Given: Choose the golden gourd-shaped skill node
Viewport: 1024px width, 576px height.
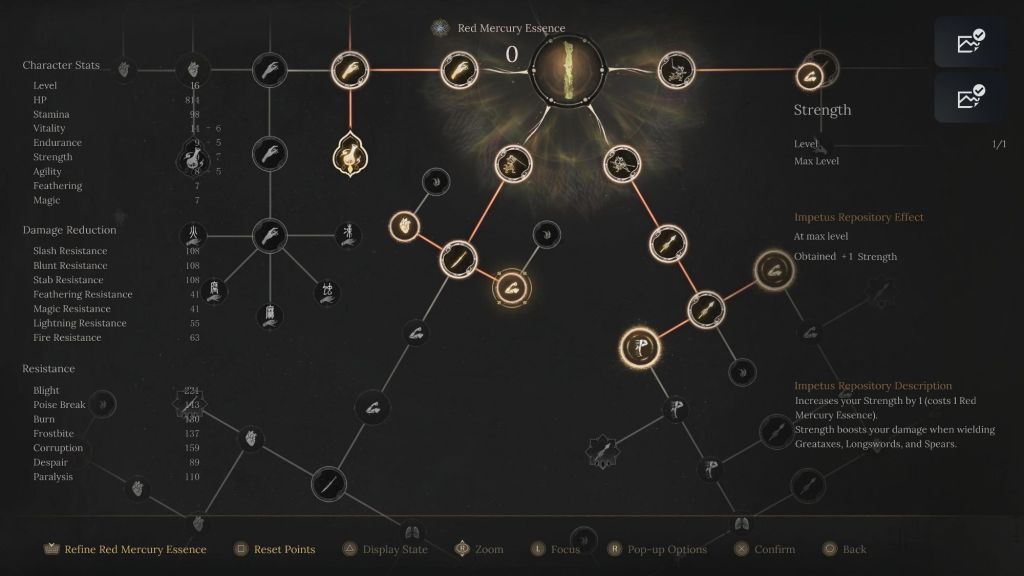Looking at the screenshot, I should click(x=350, y=154).
